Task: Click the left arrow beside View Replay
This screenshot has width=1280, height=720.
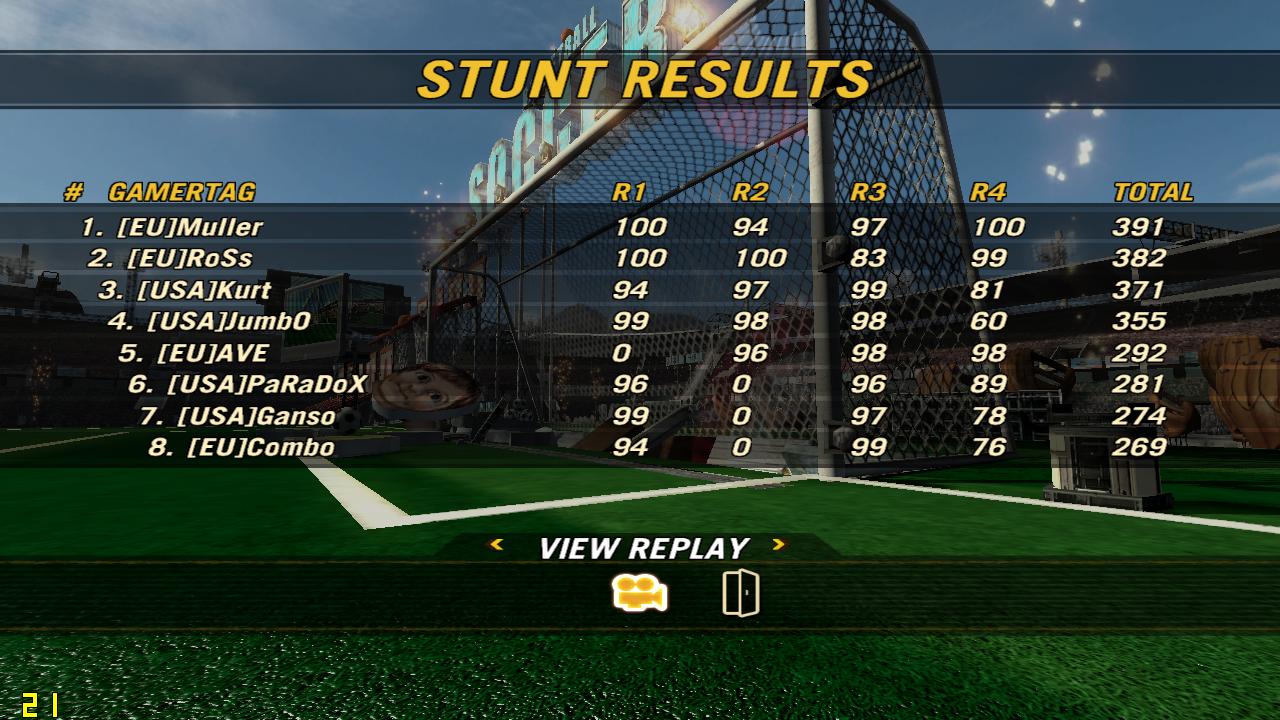Action: click(496, 545)
